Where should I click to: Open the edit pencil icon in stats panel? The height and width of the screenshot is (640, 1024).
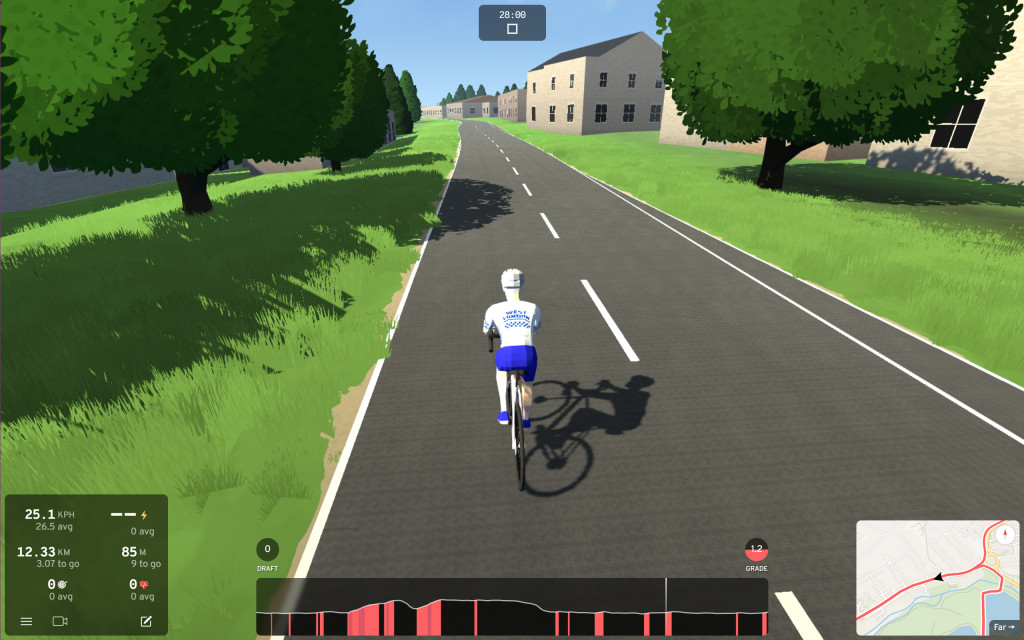tap(146, 621)
